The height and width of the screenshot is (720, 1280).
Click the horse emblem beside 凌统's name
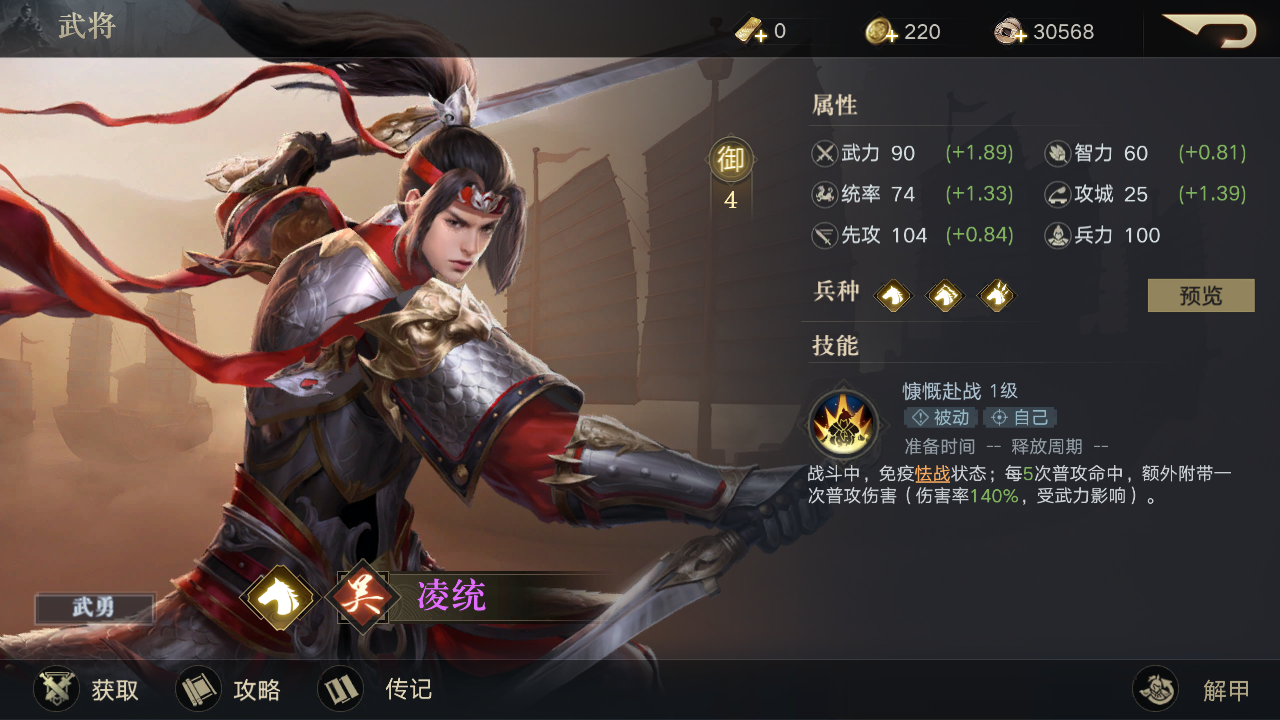pyautogui.click(x=280, y=597)
